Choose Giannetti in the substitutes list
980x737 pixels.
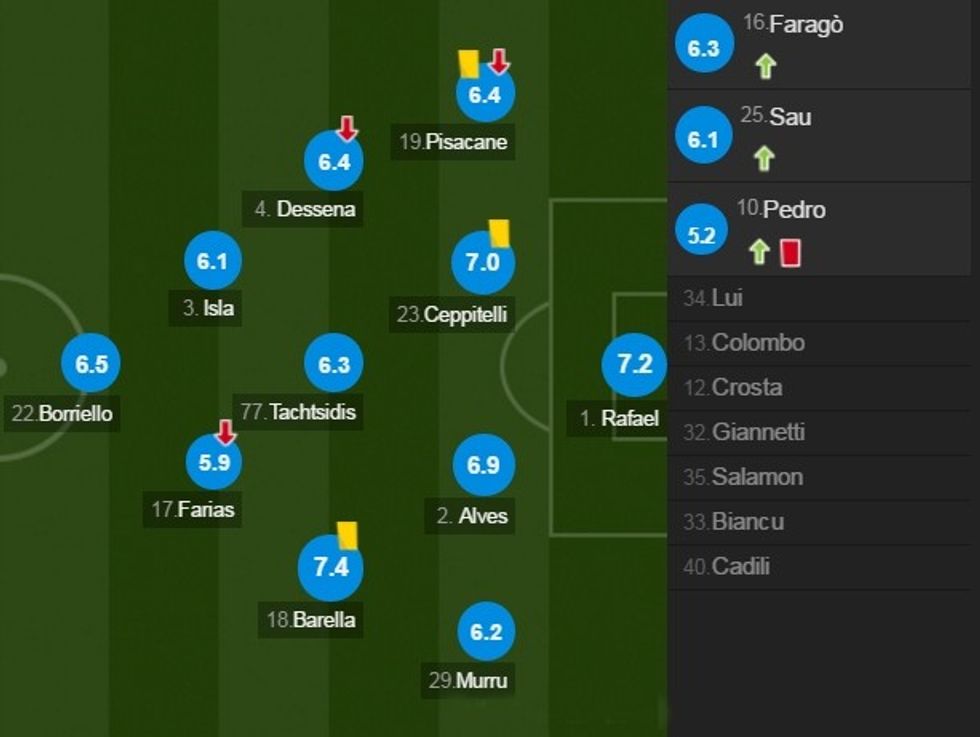(x=823, y=433)
